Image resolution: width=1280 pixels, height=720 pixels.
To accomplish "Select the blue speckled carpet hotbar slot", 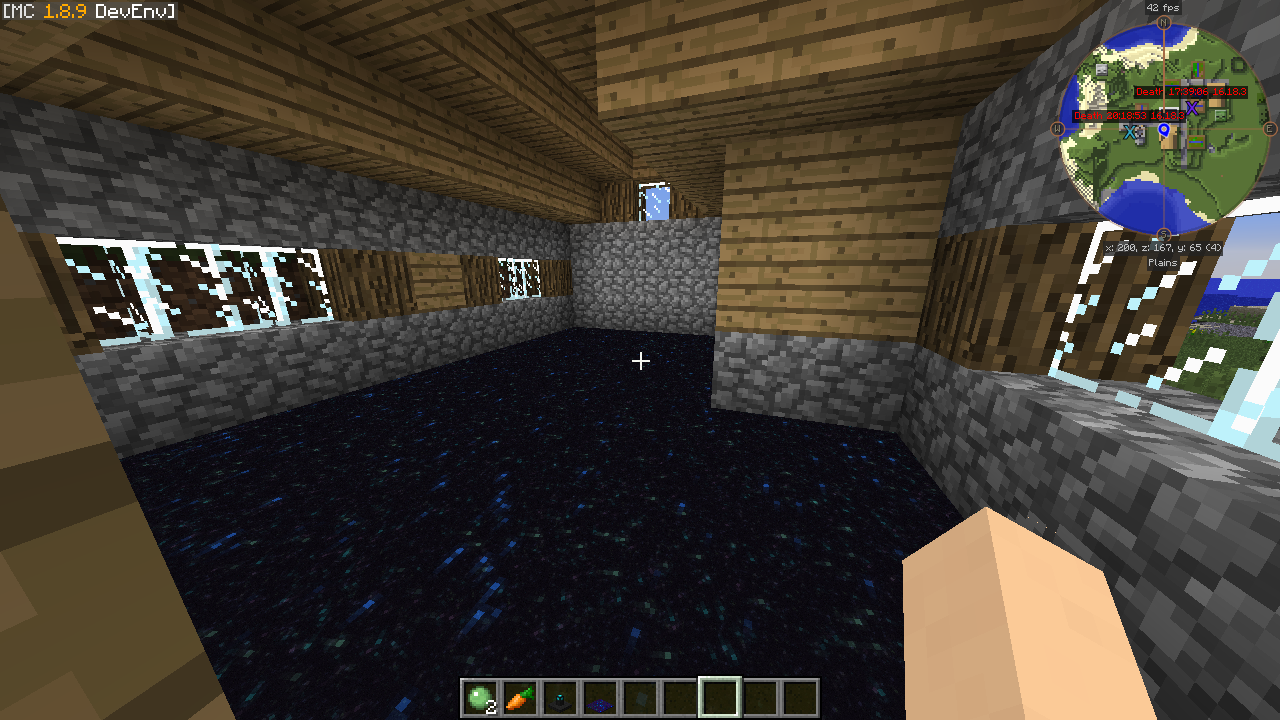I will [599, 698].
